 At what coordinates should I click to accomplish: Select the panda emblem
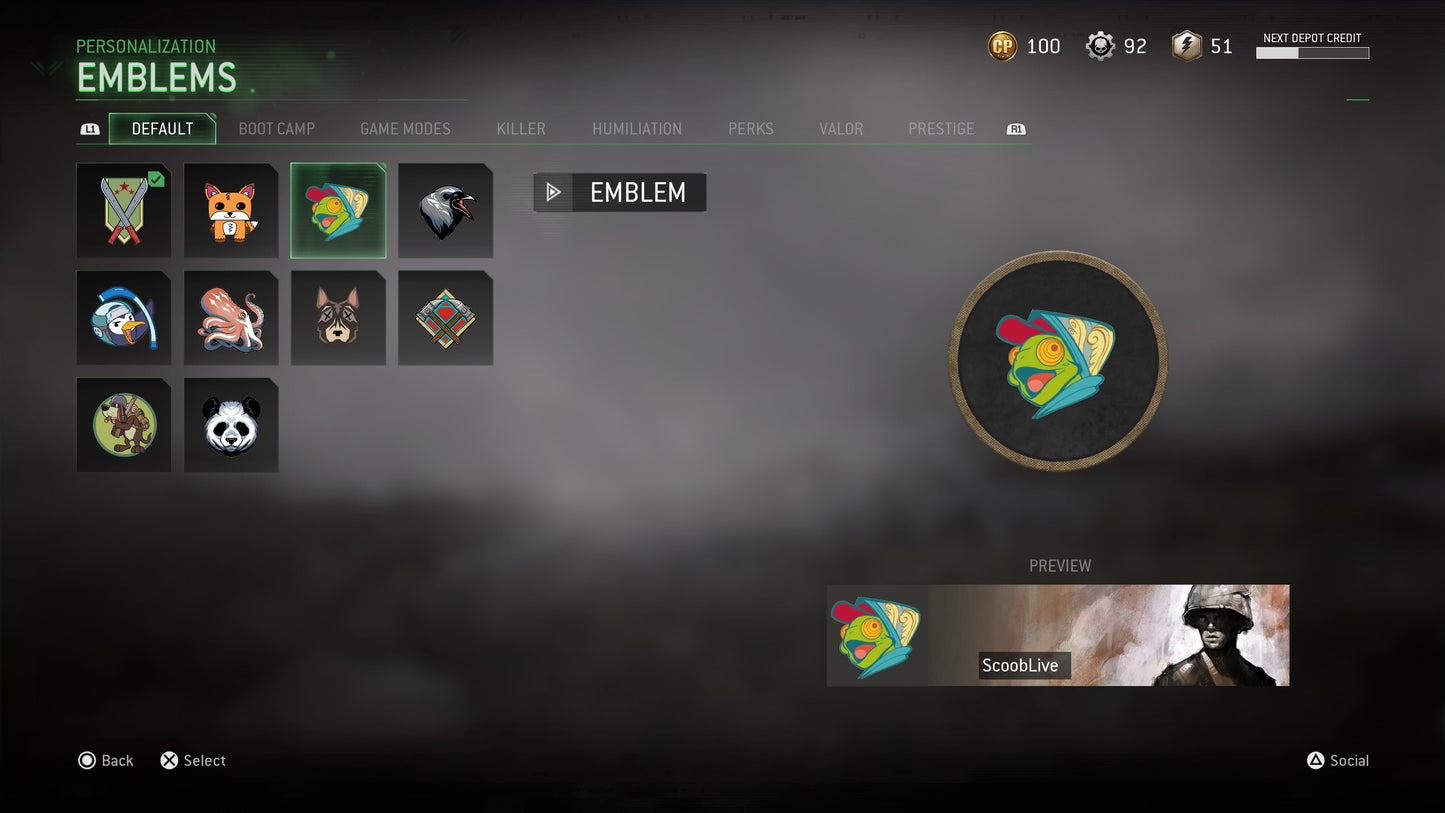pyautogui.click(x=231, y=424)
